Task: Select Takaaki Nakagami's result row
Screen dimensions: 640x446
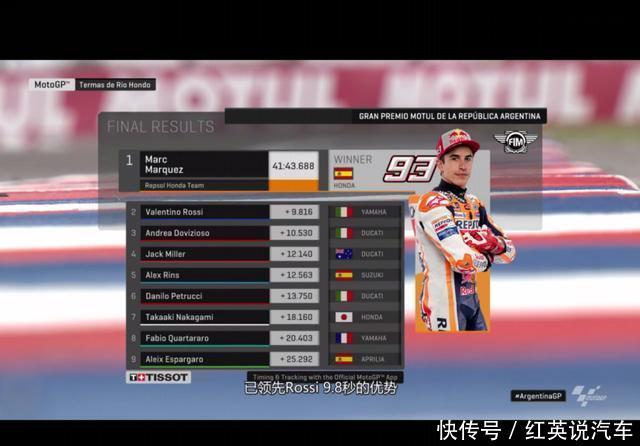Action: click(x=263, y=317)
